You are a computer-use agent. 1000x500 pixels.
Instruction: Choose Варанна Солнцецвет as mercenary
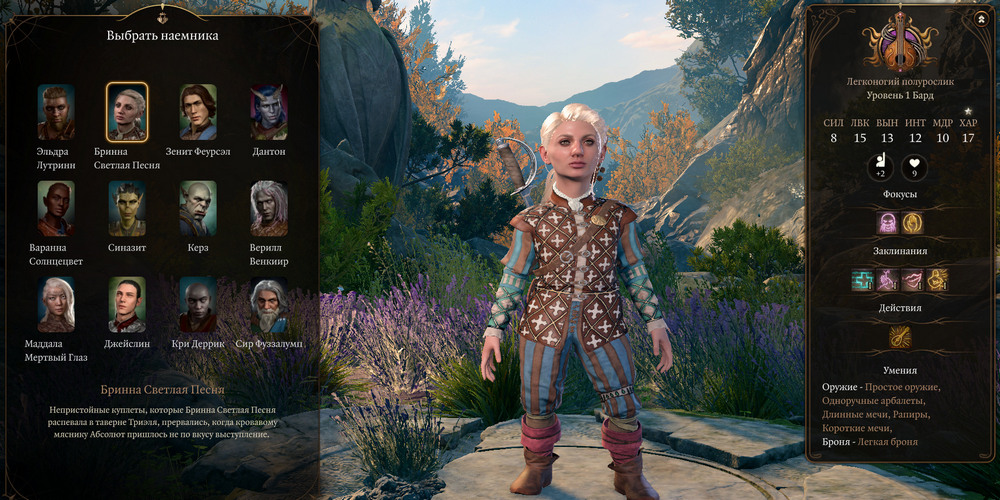56,208
